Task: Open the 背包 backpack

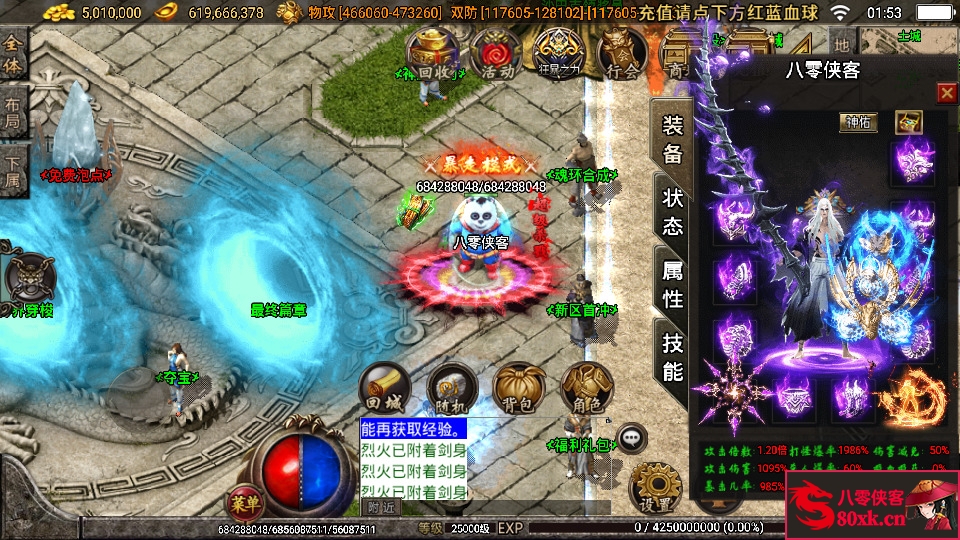Action: [x=518, y=387]
